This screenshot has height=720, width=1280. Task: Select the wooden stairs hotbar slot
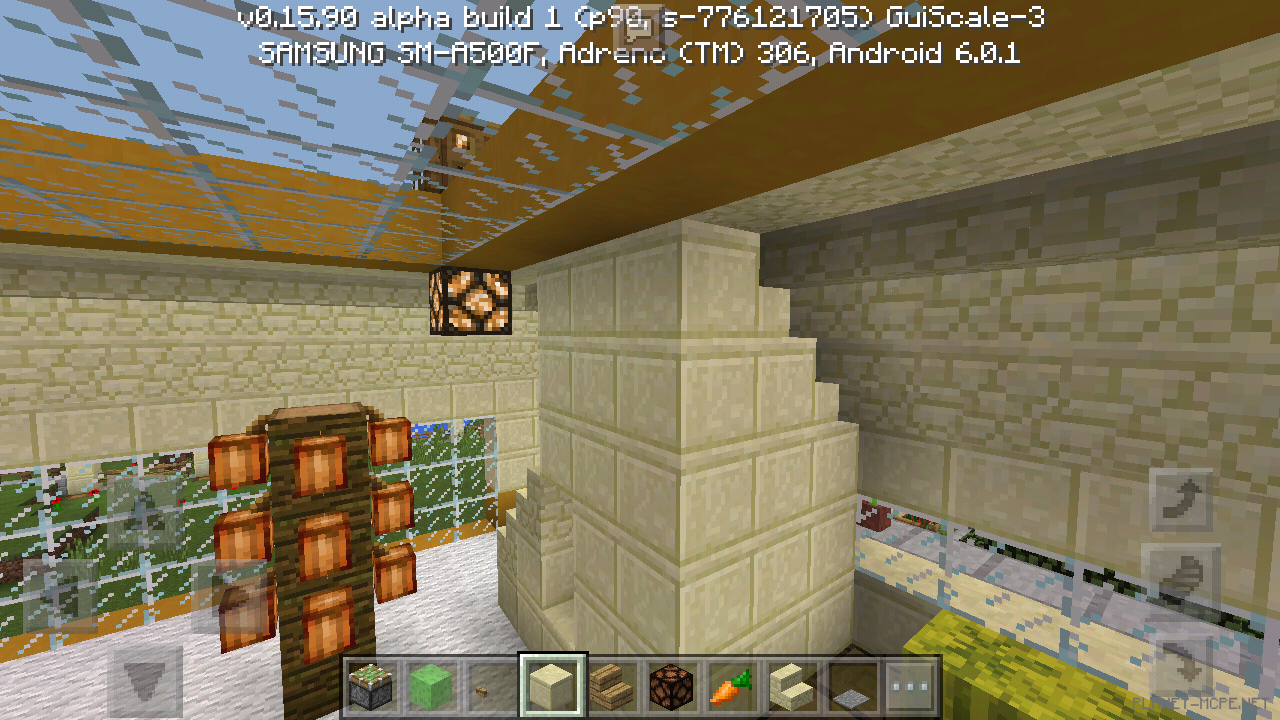coord(613,685)
